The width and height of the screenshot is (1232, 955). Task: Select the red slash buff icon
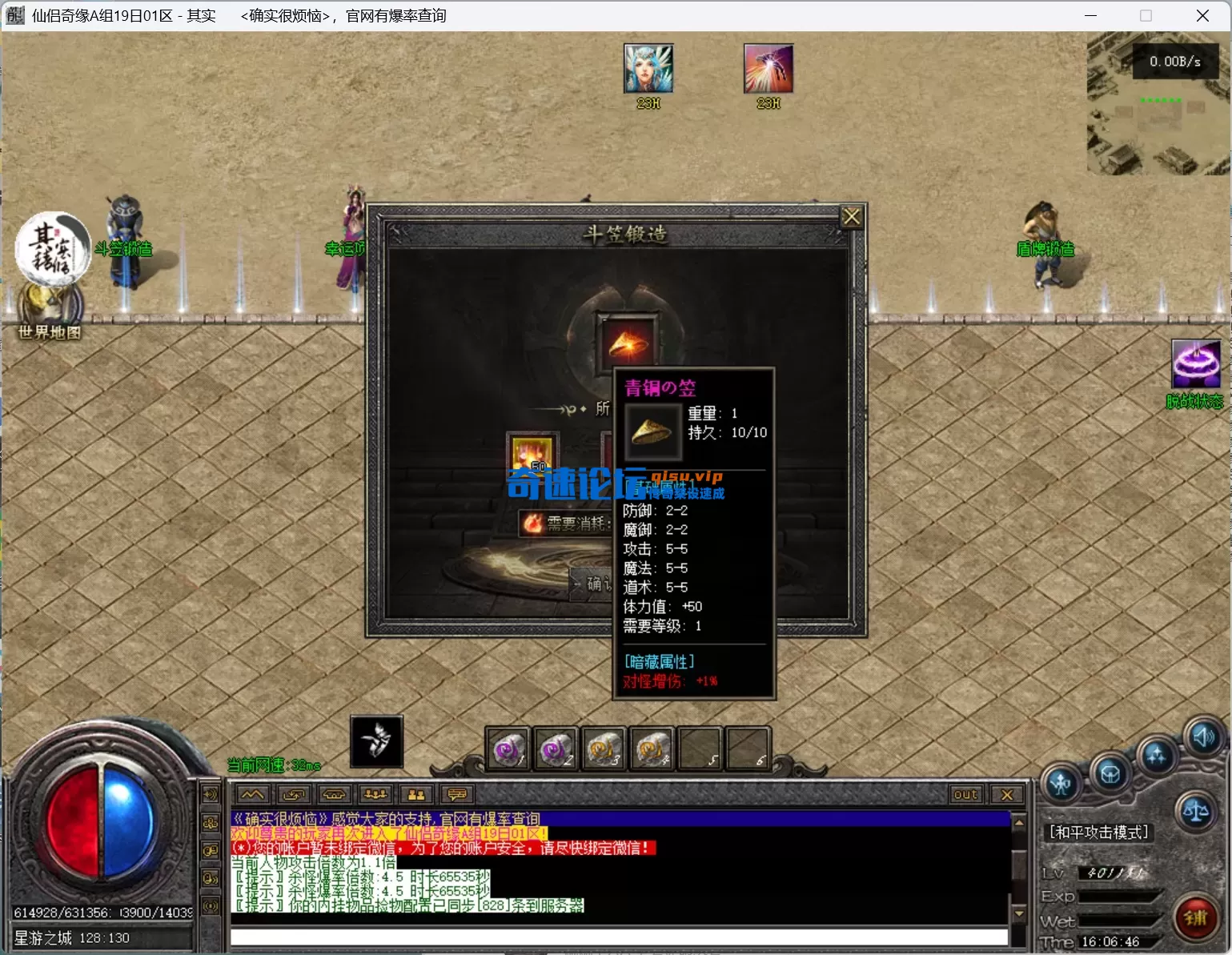point(768,69)
